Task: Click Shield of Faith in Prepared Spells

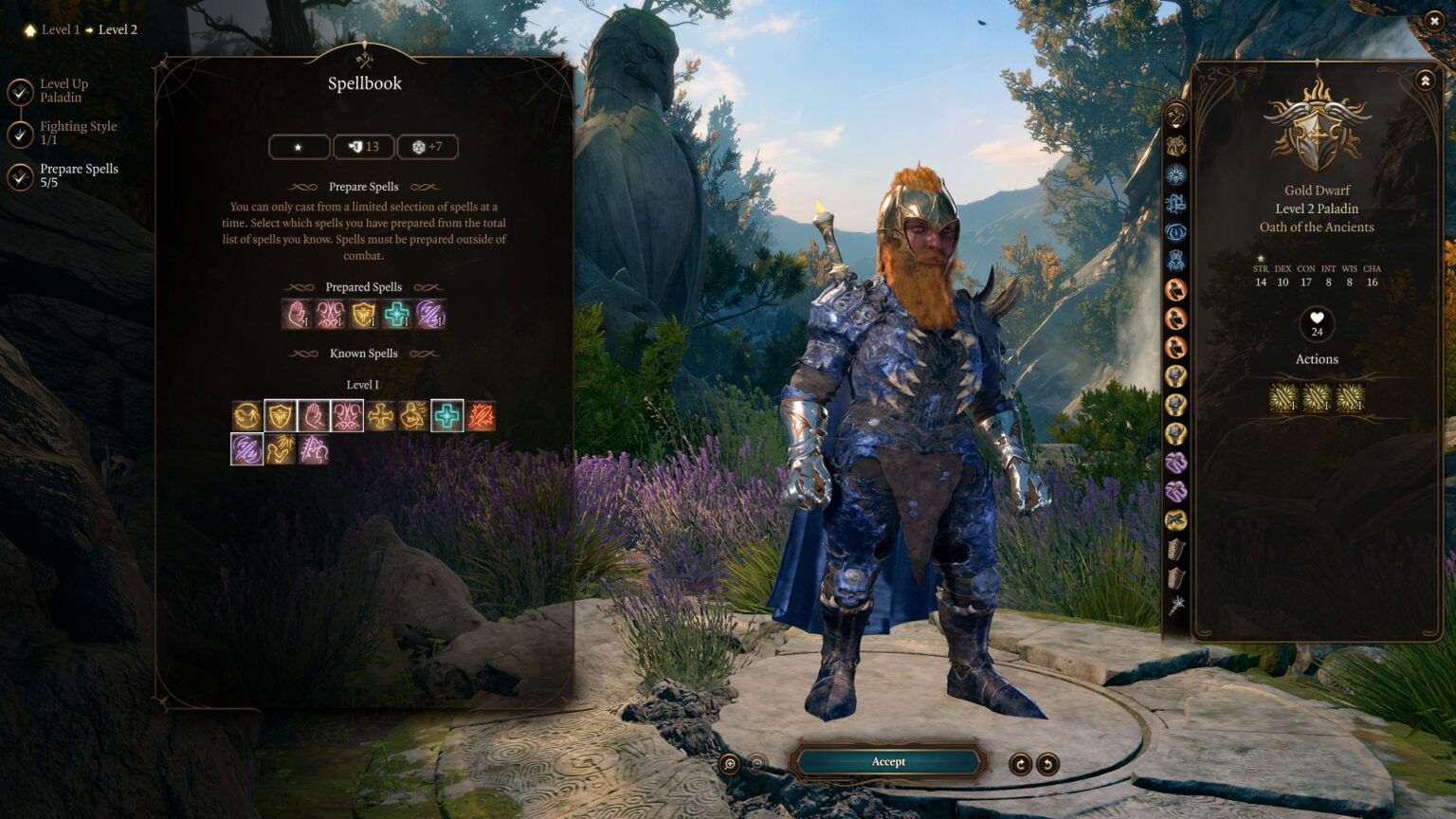Action: 364,315
